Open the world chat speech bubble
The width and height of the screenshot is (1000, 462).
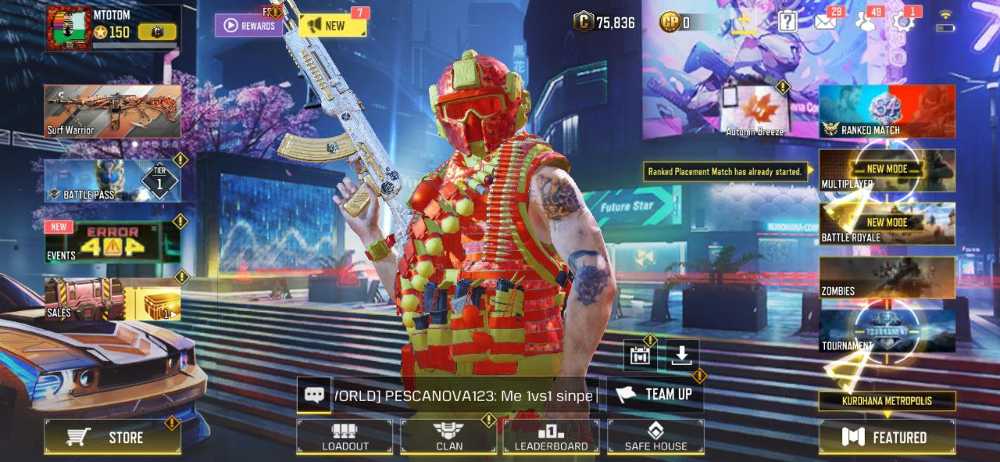click(314, 395)
